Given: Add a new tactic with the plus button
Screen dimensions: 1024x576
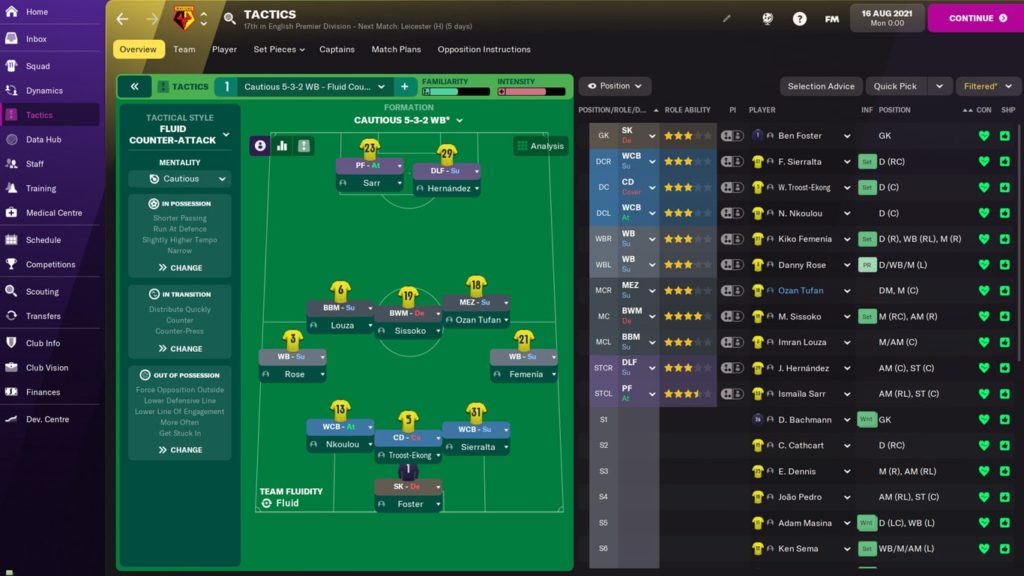Looking at the screenshot, I should [x=405, y=87].
